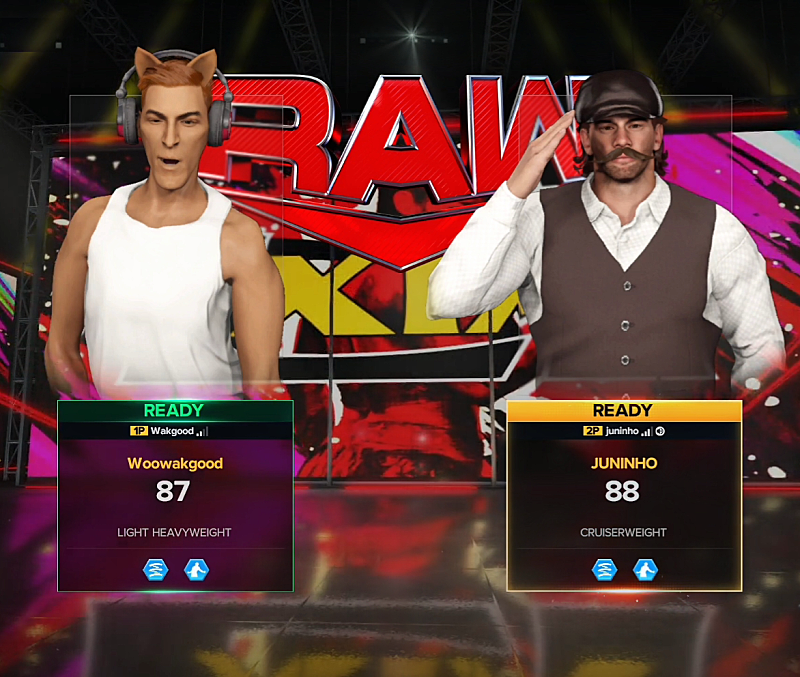Click Woowakgood's first hexagon payback icon
The width and height of the screenshot is (800, 677).
[155, 570]
